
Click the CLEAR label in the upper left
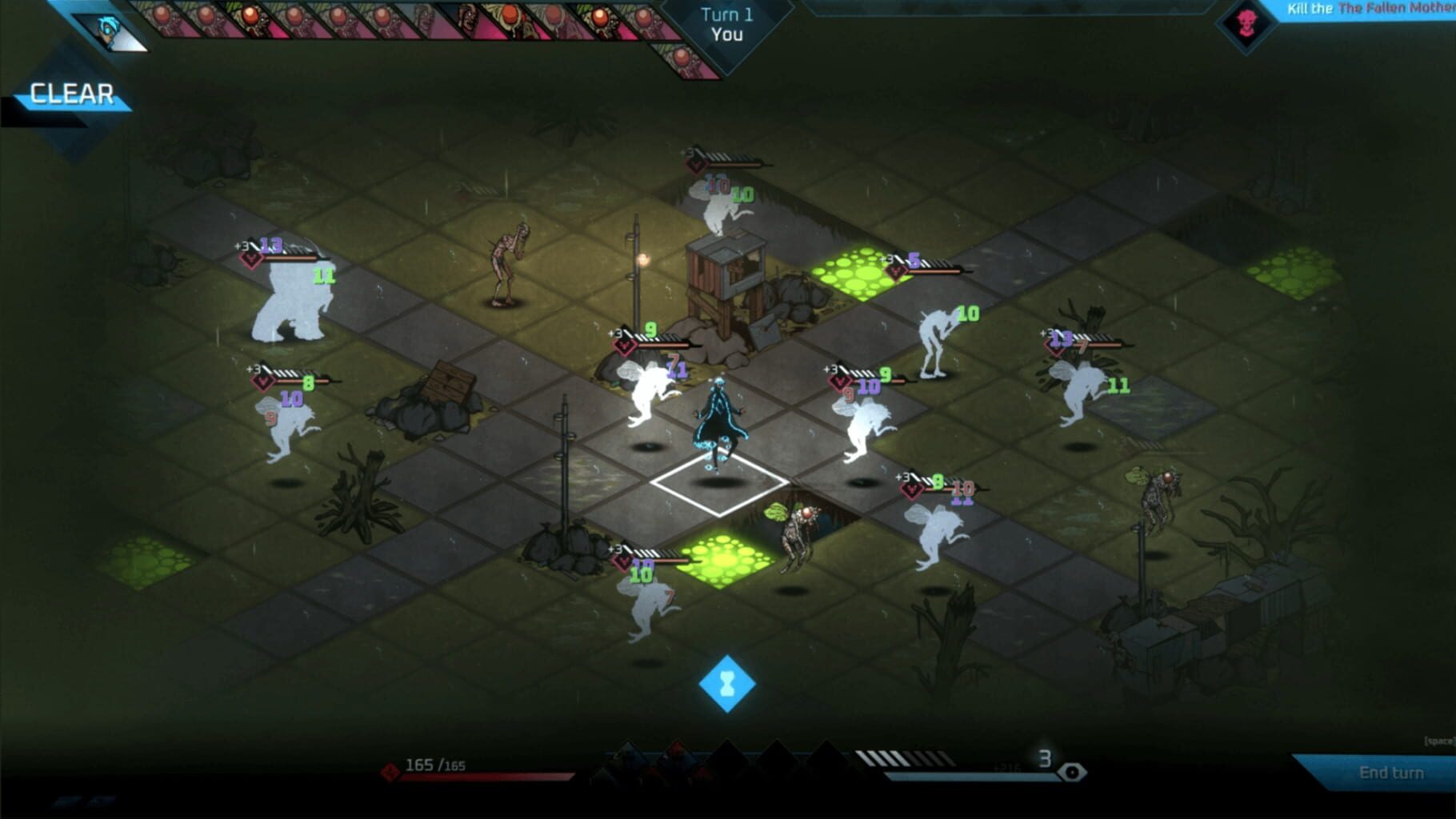click(x=70, y=94)
